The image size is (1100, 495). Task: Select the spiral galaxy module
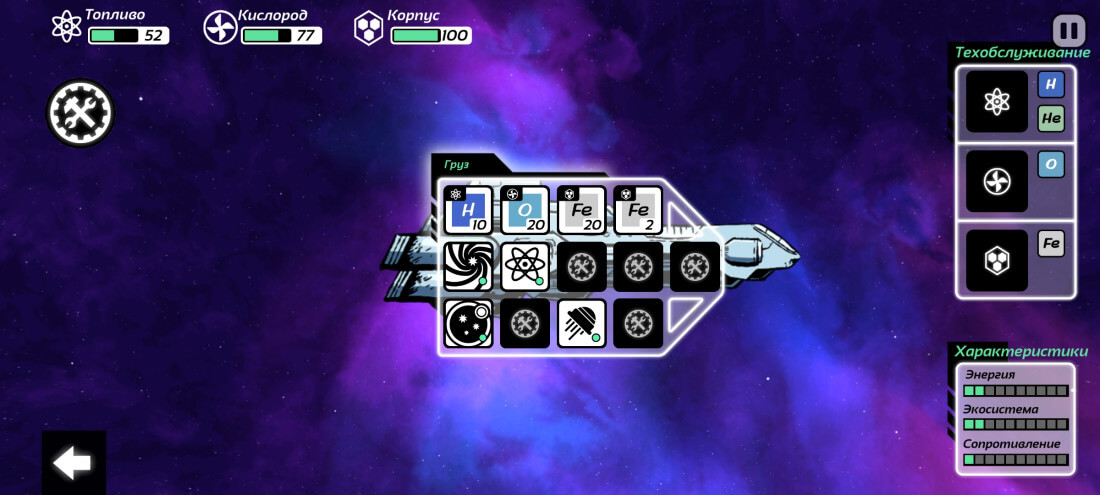point(468,267)
